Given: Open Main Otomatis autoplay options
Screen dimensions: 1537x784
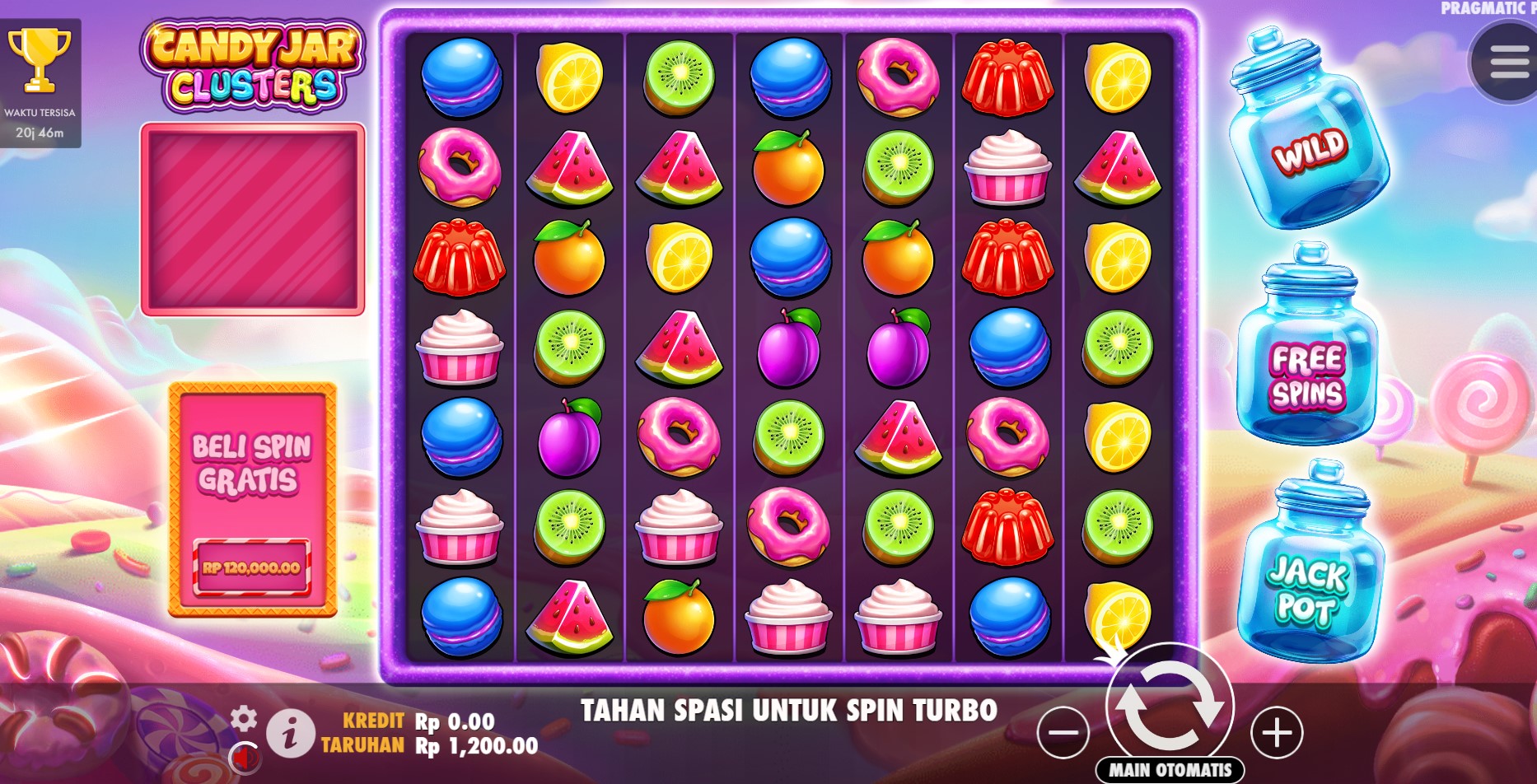Looking at the screenshot, I should [x=1170, y=770].
